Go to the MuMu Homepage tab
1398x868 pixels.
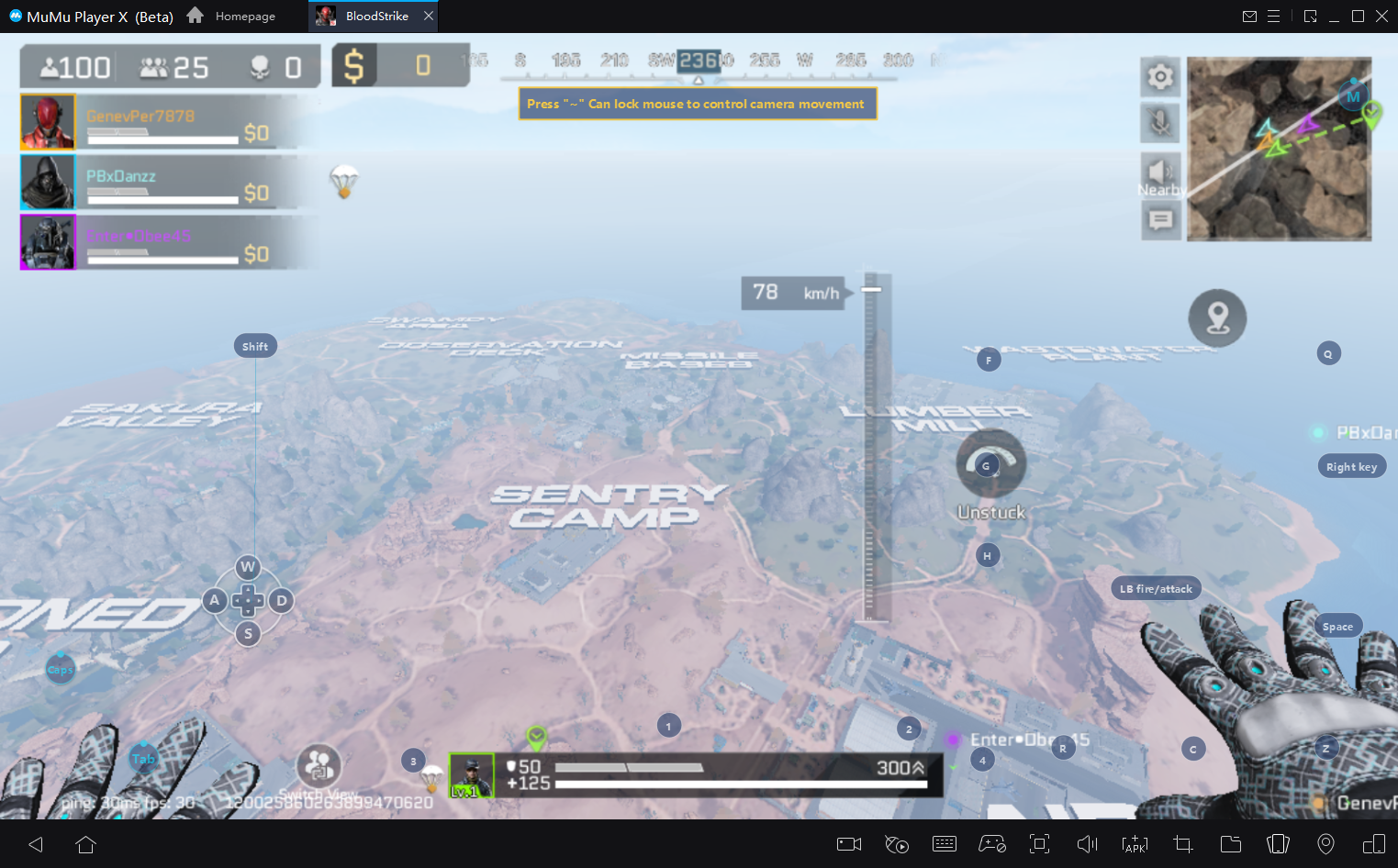tap(231, 16)
